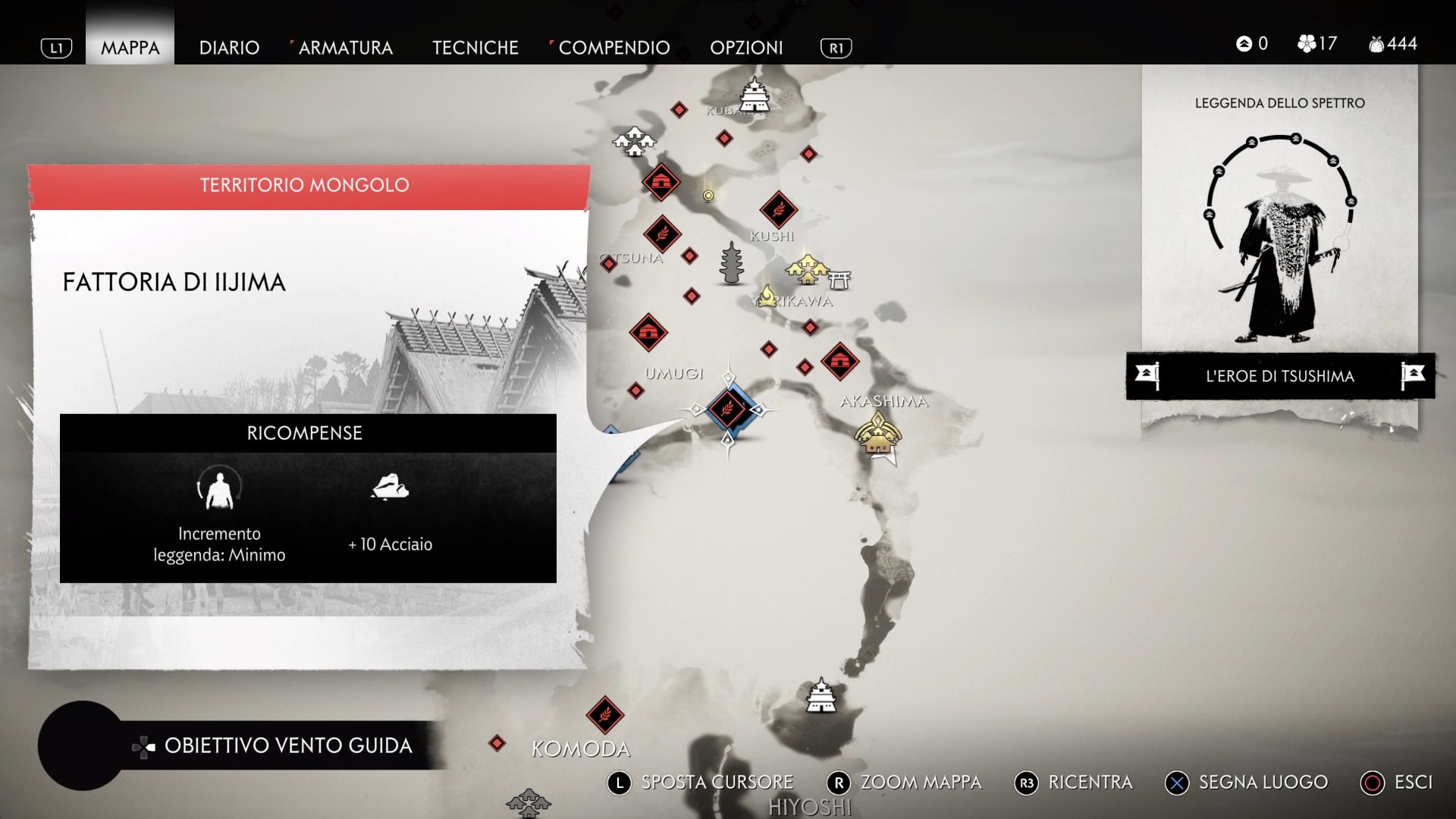This screenshot has height=819, width=1456.
Task: Go to the Compendio tab
Action: tap(613, 48)
